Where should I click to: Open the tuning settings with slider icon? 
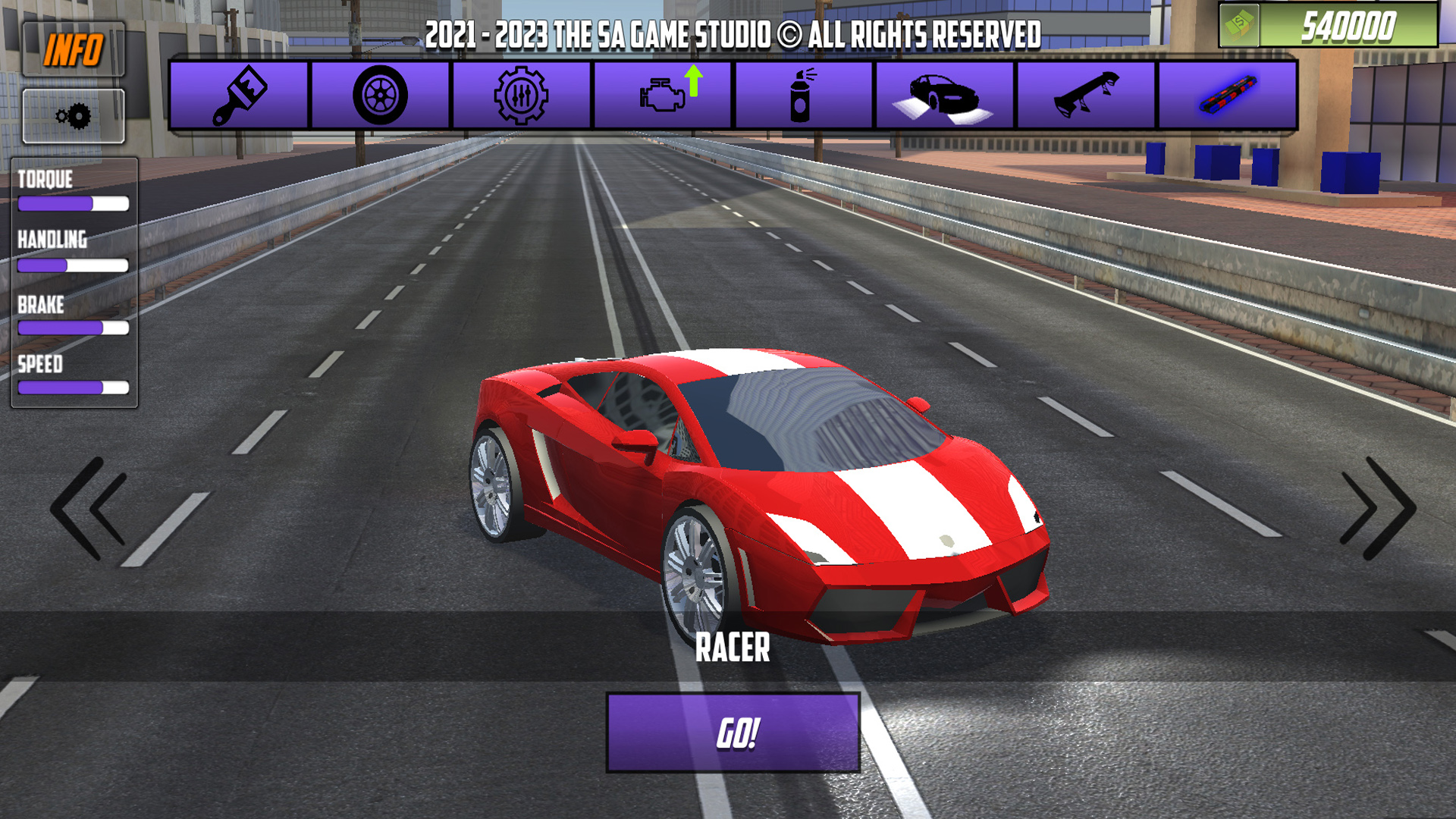click(x=522, y=95)
